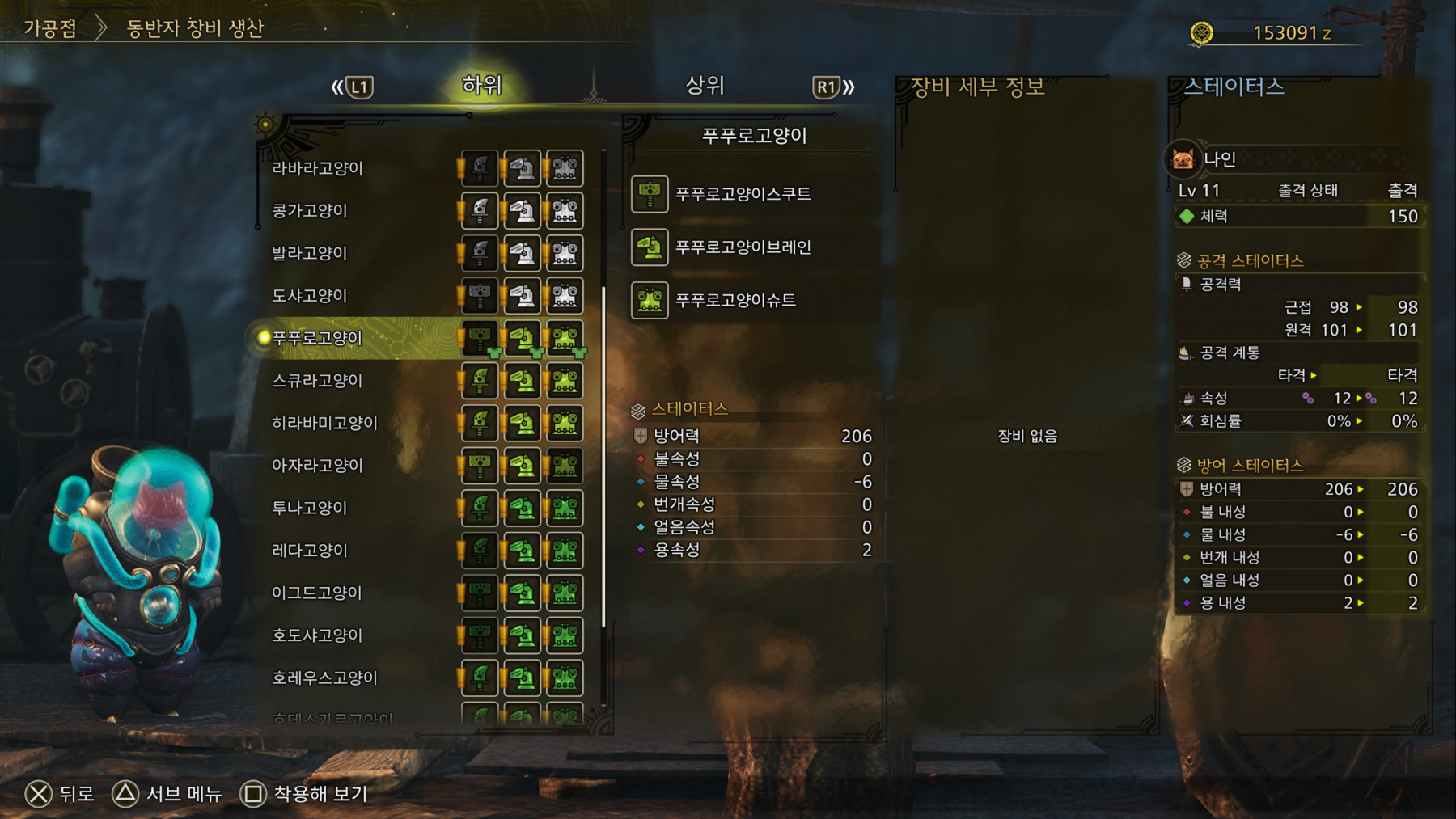Switch to the 하위 equipment tab
The height and width of the screenshot is (819, 1456).
pyautogui.click(x=480, y=85)
